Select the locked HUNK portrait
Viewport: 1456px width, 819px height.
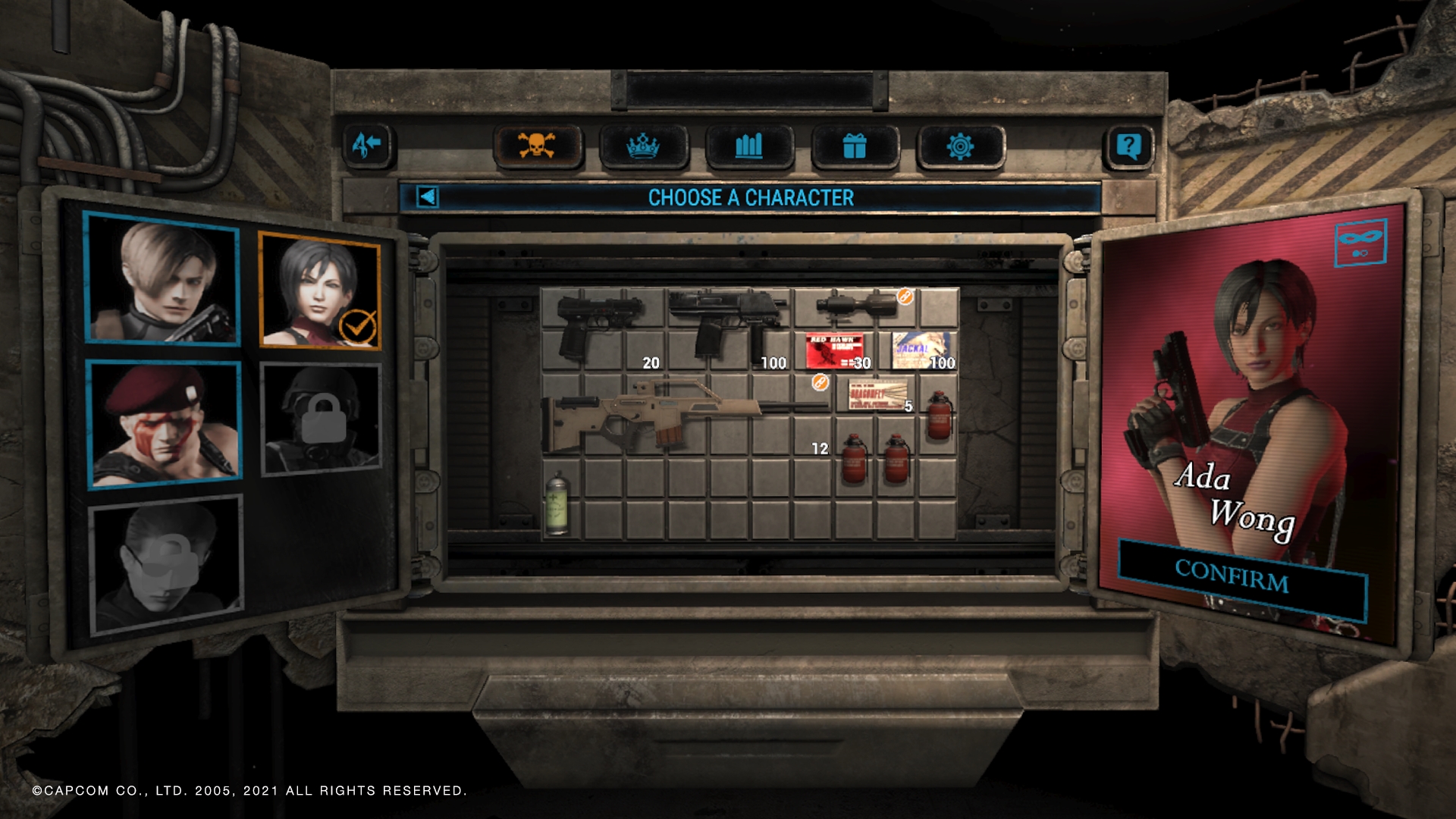click(321, 419)
